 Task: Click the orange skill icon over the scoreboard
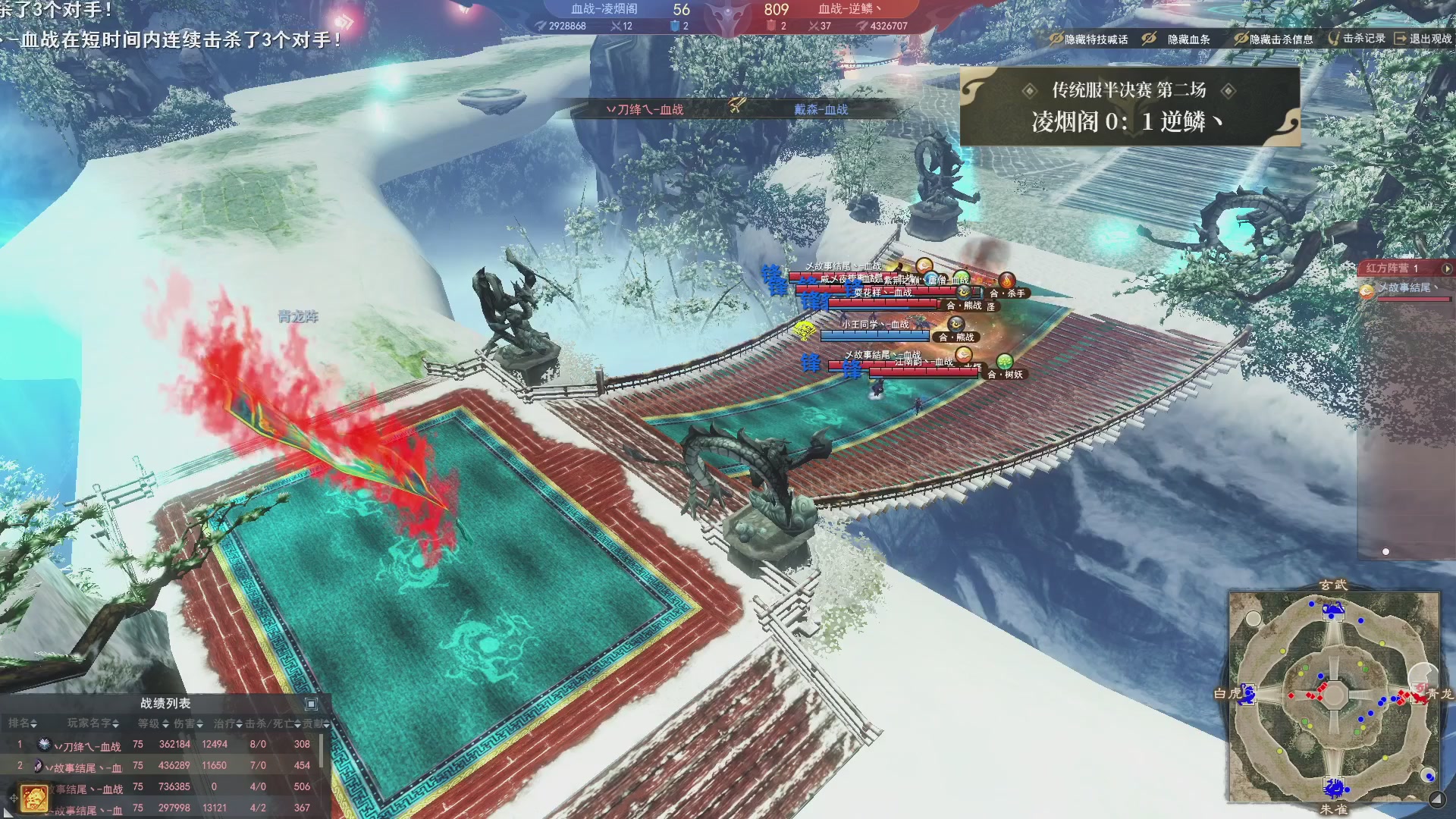pos(34,798)
